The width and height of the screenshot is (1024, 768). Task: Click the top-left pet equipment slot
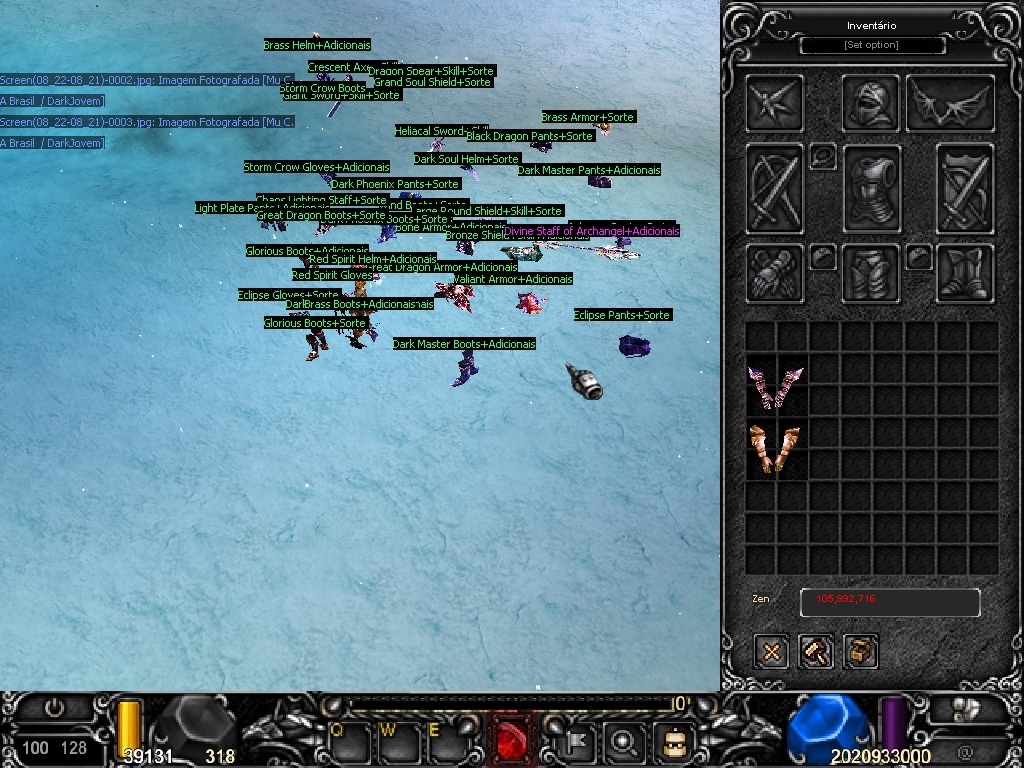pos(775,103)
